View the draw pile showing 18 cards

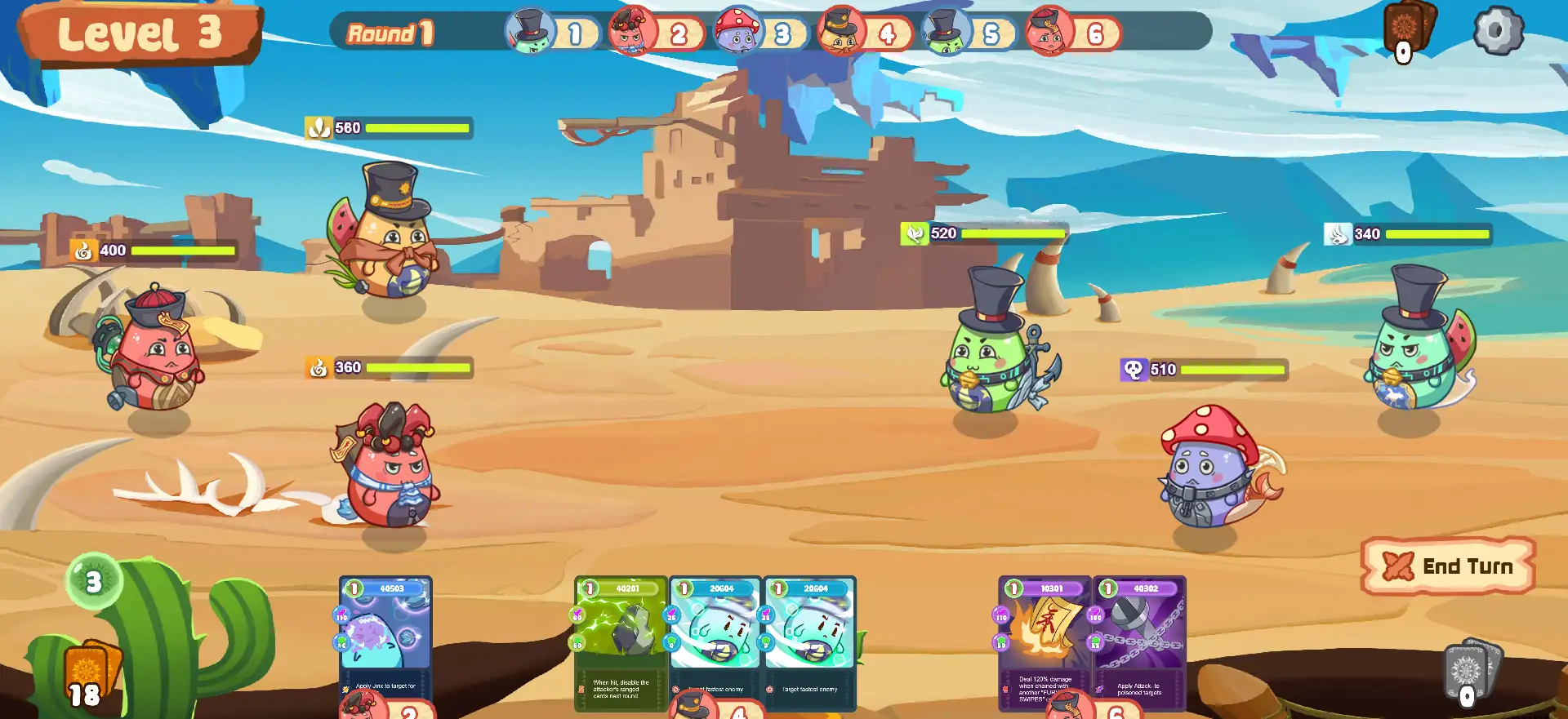point(90,675)
